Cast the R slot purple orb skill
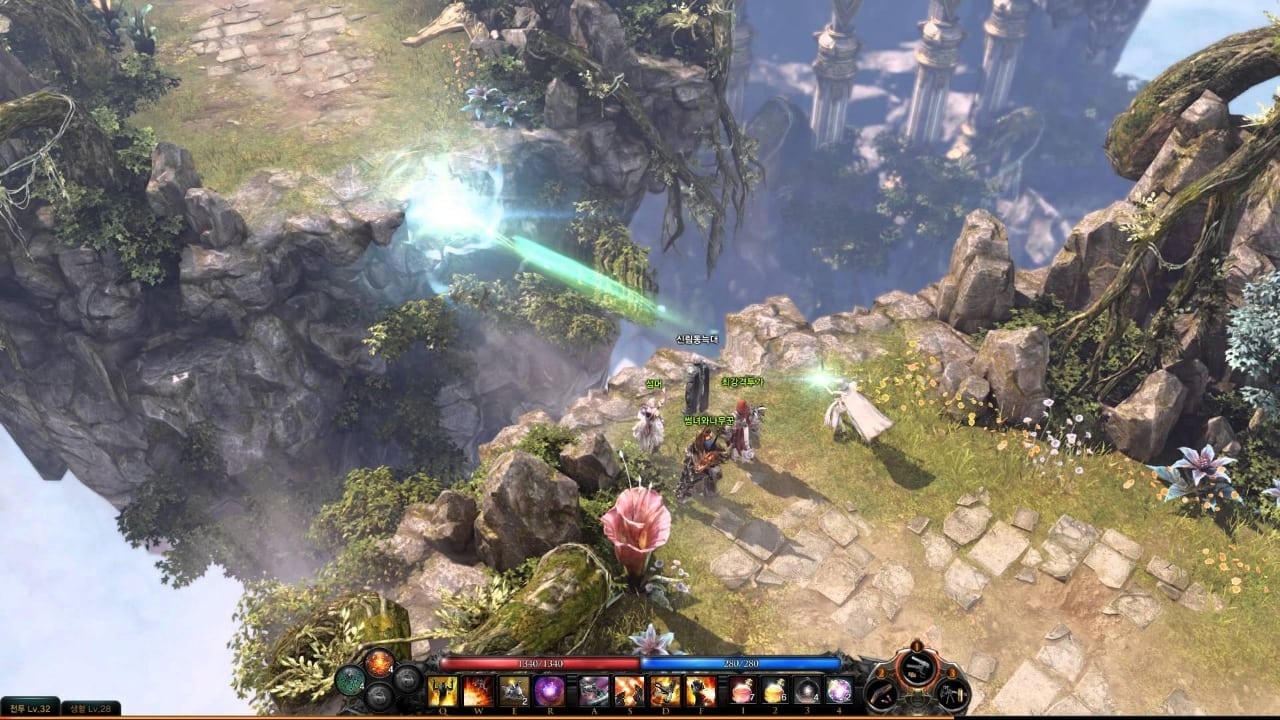 click(x=549, y=690)
